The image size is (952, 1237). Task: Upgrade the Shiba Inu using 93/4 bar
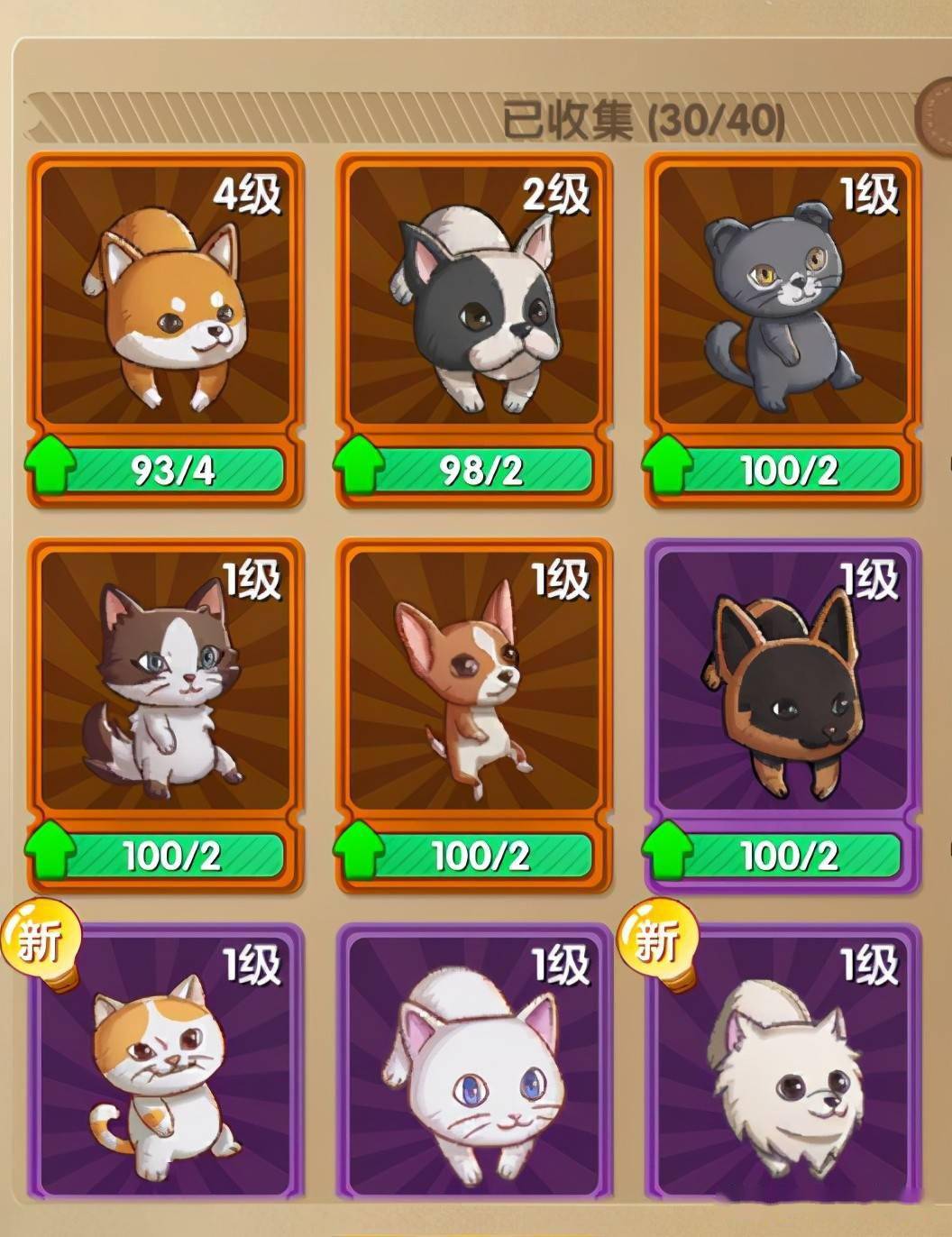[166, 470]
